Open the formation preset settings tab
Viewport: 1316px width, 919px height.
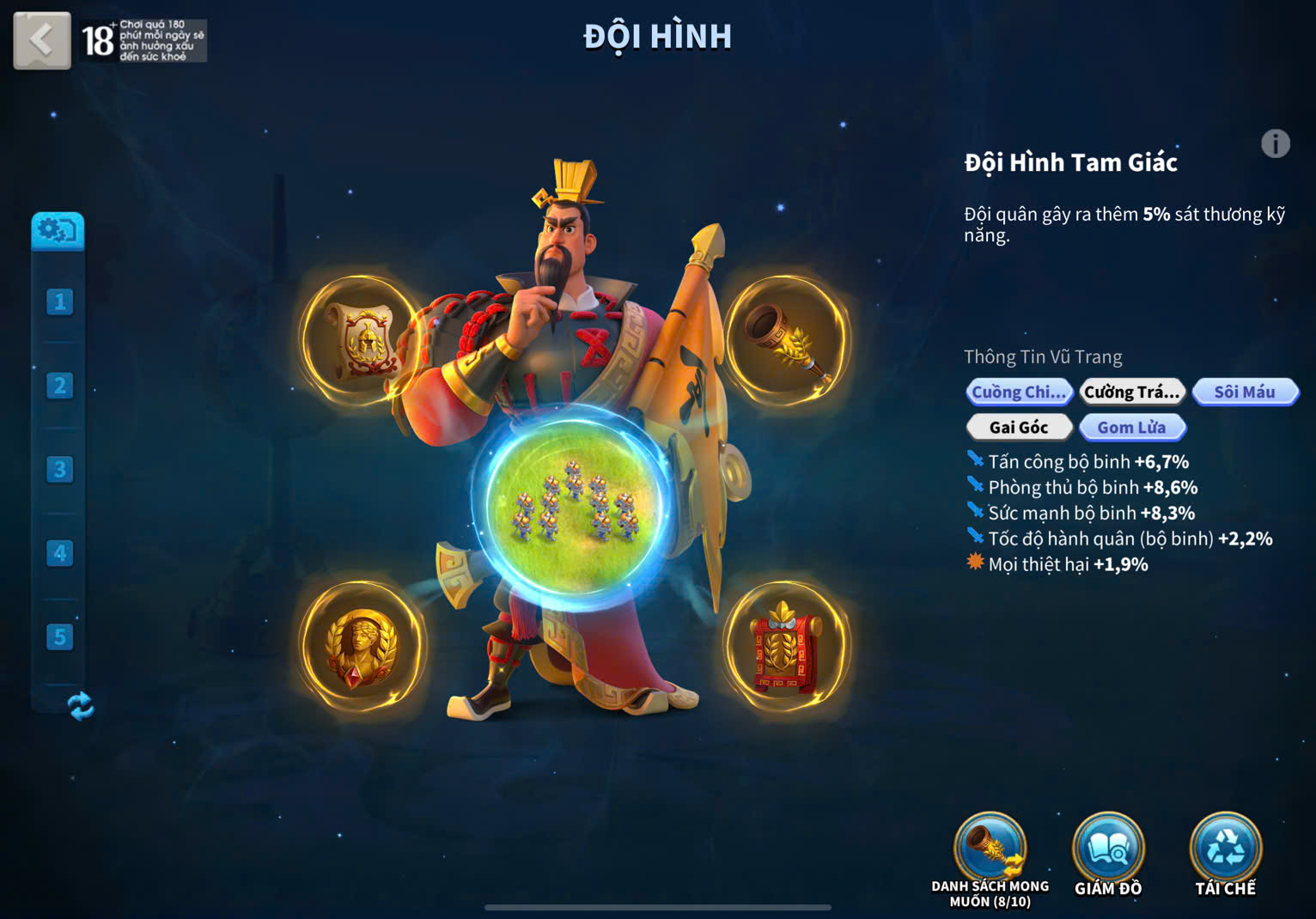click(x=58, y=230)
